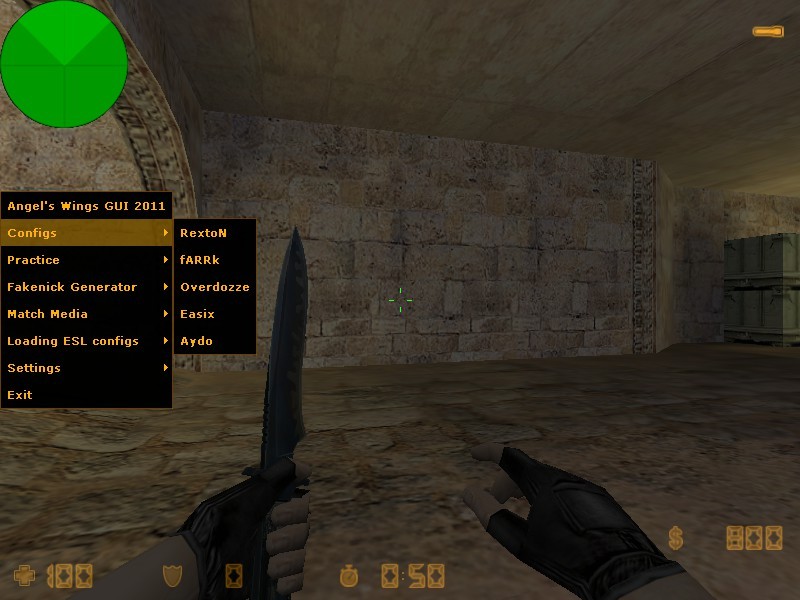The image size is (800, 600).
Task: Open the Settings submenu
Action: coord(86,368)
